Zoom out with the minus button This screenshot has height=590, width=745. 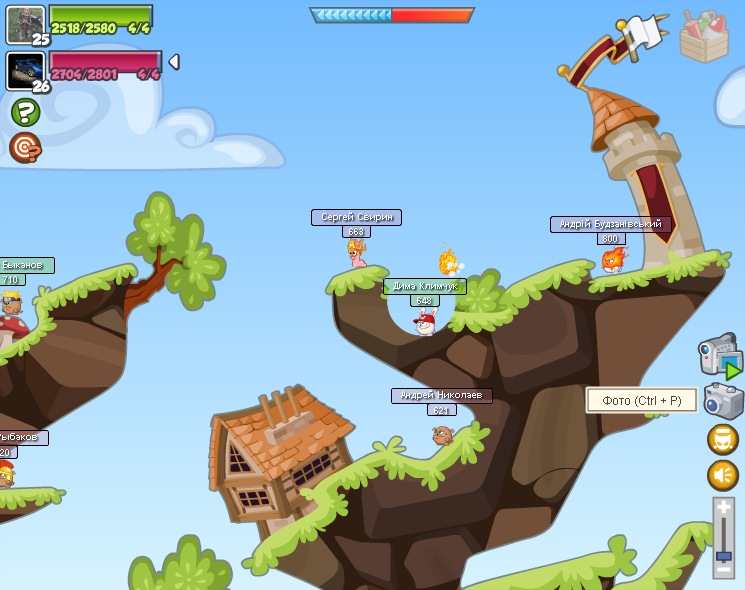pos(723,569)
